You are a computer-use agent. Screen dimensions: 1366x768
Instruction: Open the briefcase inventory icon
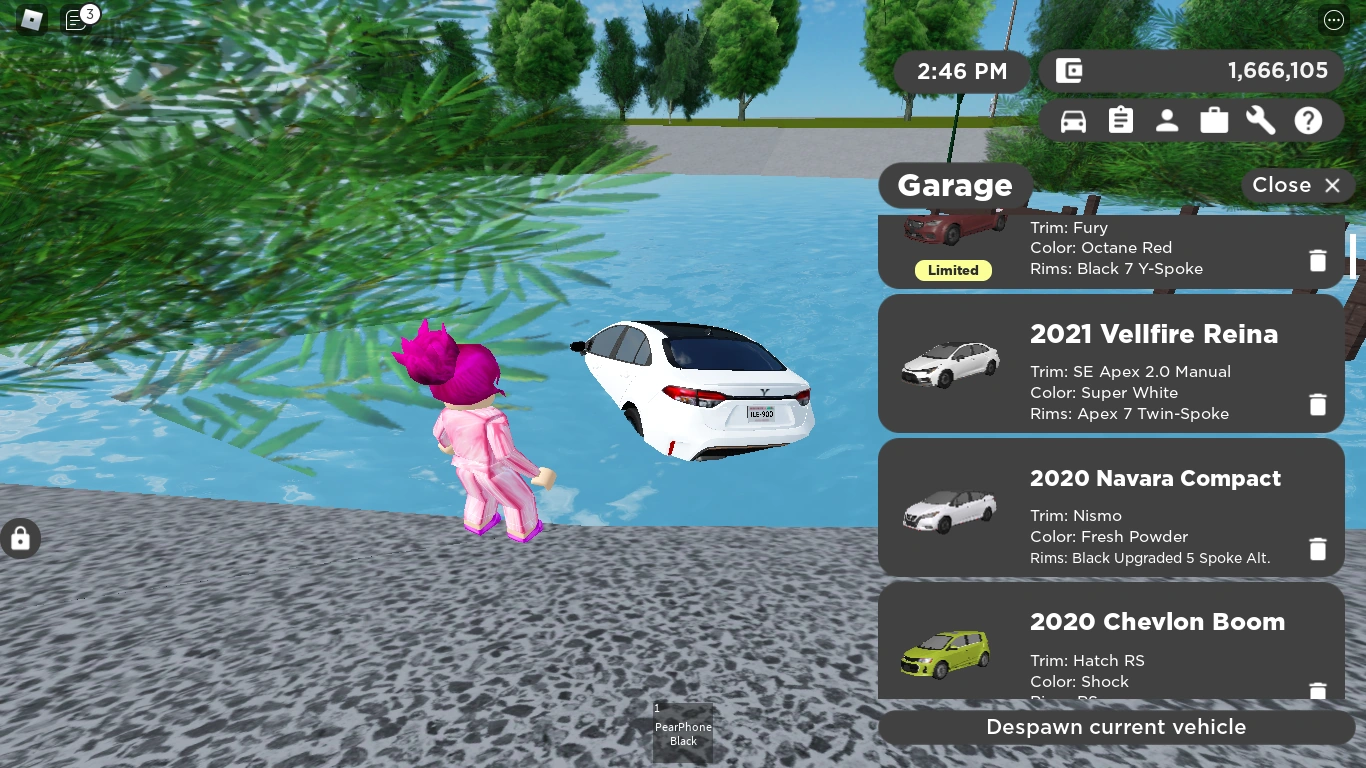[1214, 120]
